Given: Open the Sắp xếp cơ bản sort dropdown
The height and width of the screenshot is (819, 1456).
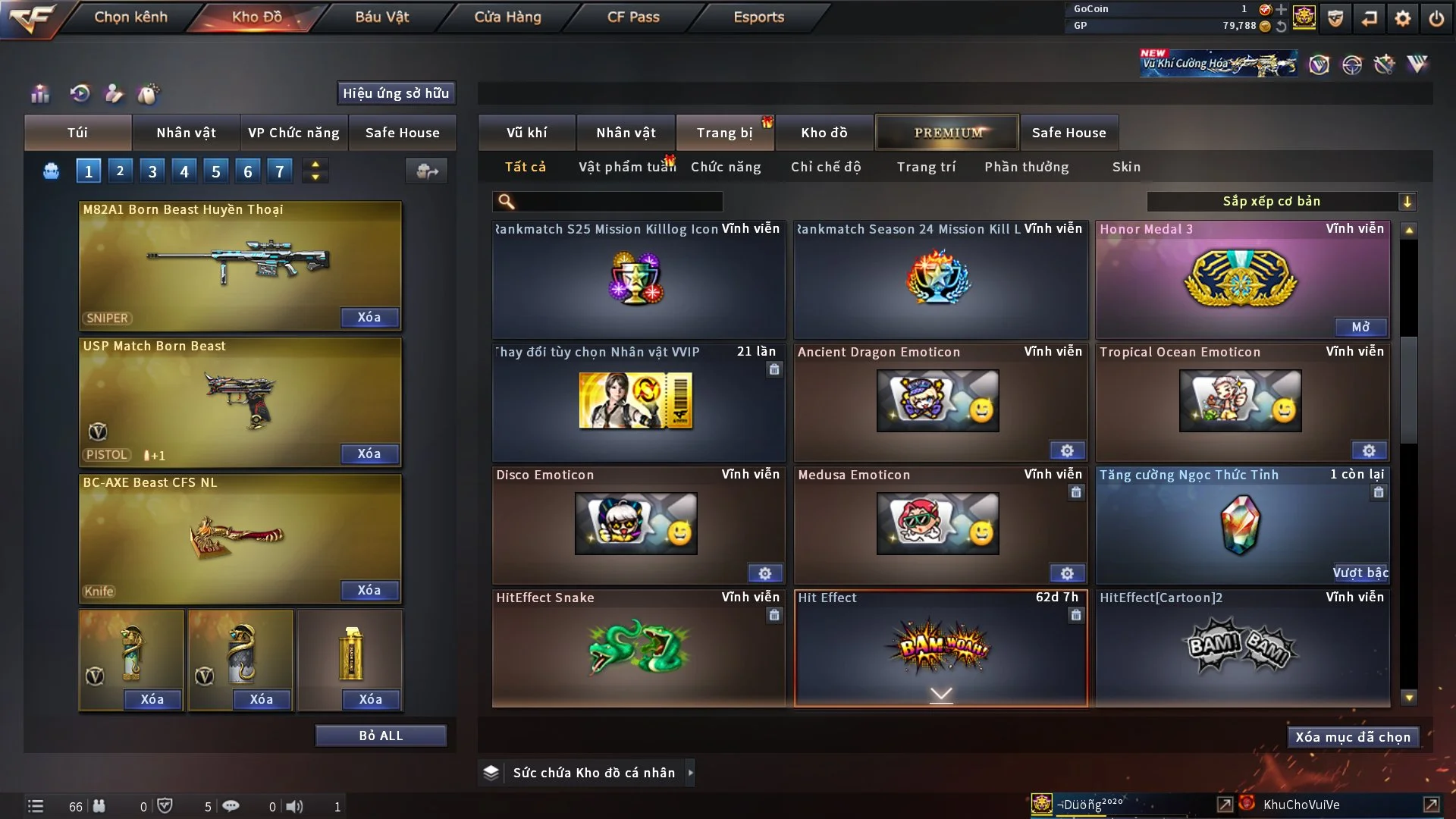Looking at the screenshot, I should coord(1281,202).
